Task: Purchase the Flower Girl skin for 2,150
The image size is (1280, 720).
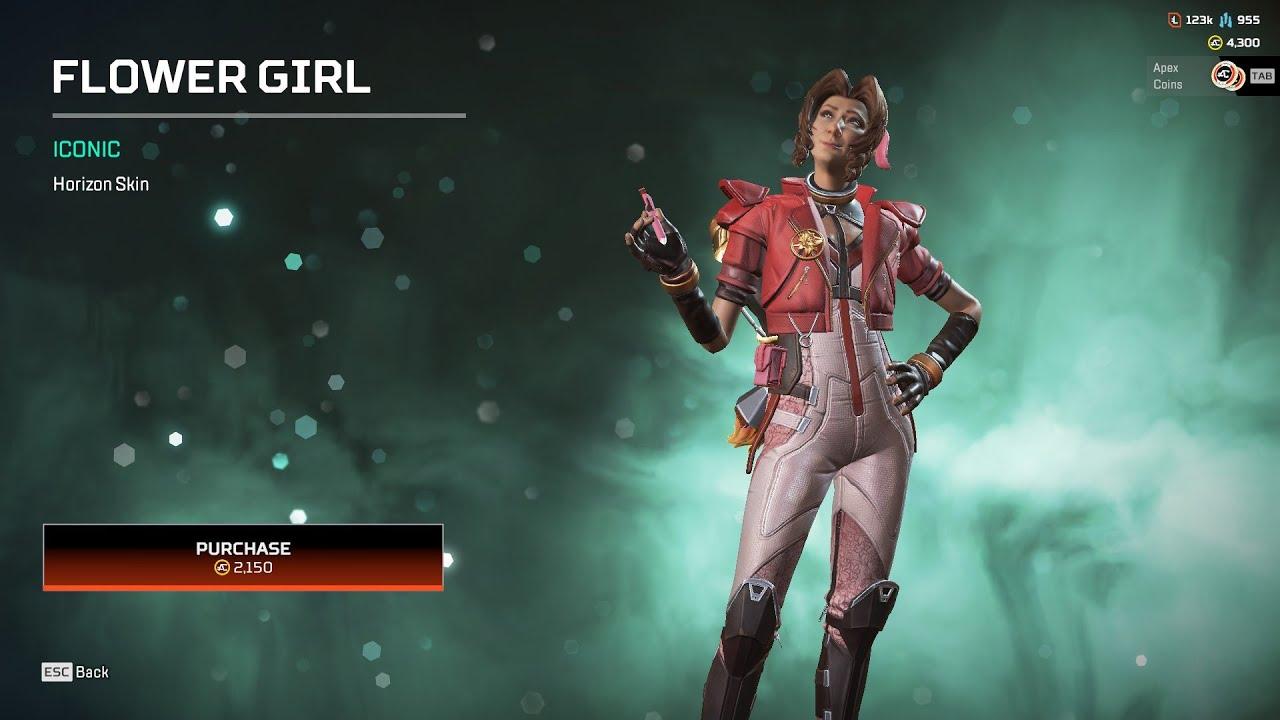Action: point(243,557)
